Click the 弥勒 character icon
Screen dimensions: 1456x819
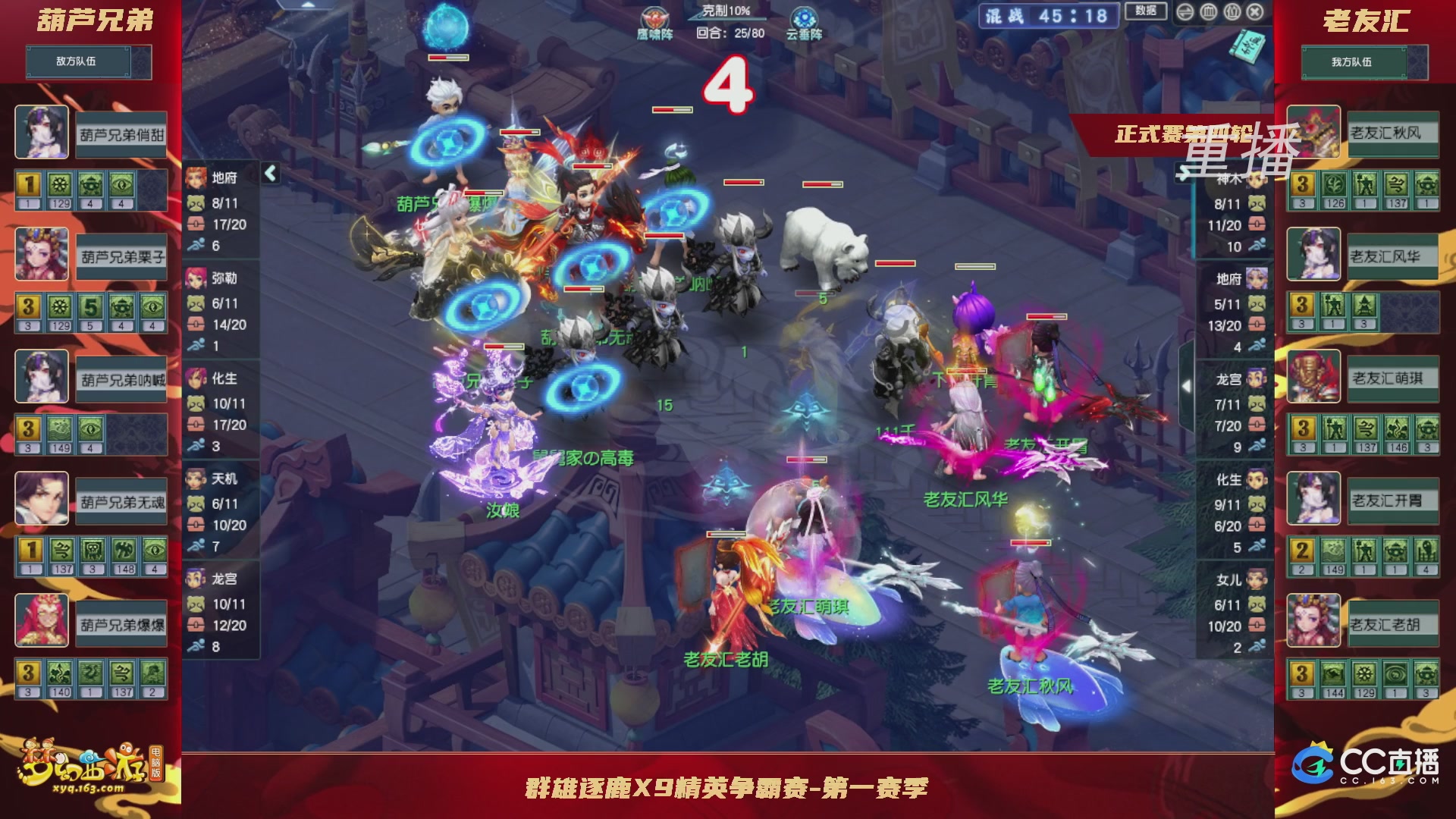point(196,278)
